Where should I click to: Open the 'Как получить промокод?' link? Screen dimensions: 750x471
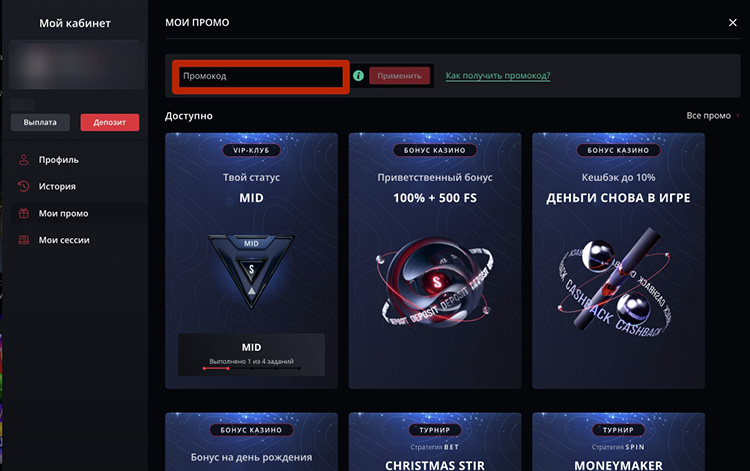click(497, 76)
